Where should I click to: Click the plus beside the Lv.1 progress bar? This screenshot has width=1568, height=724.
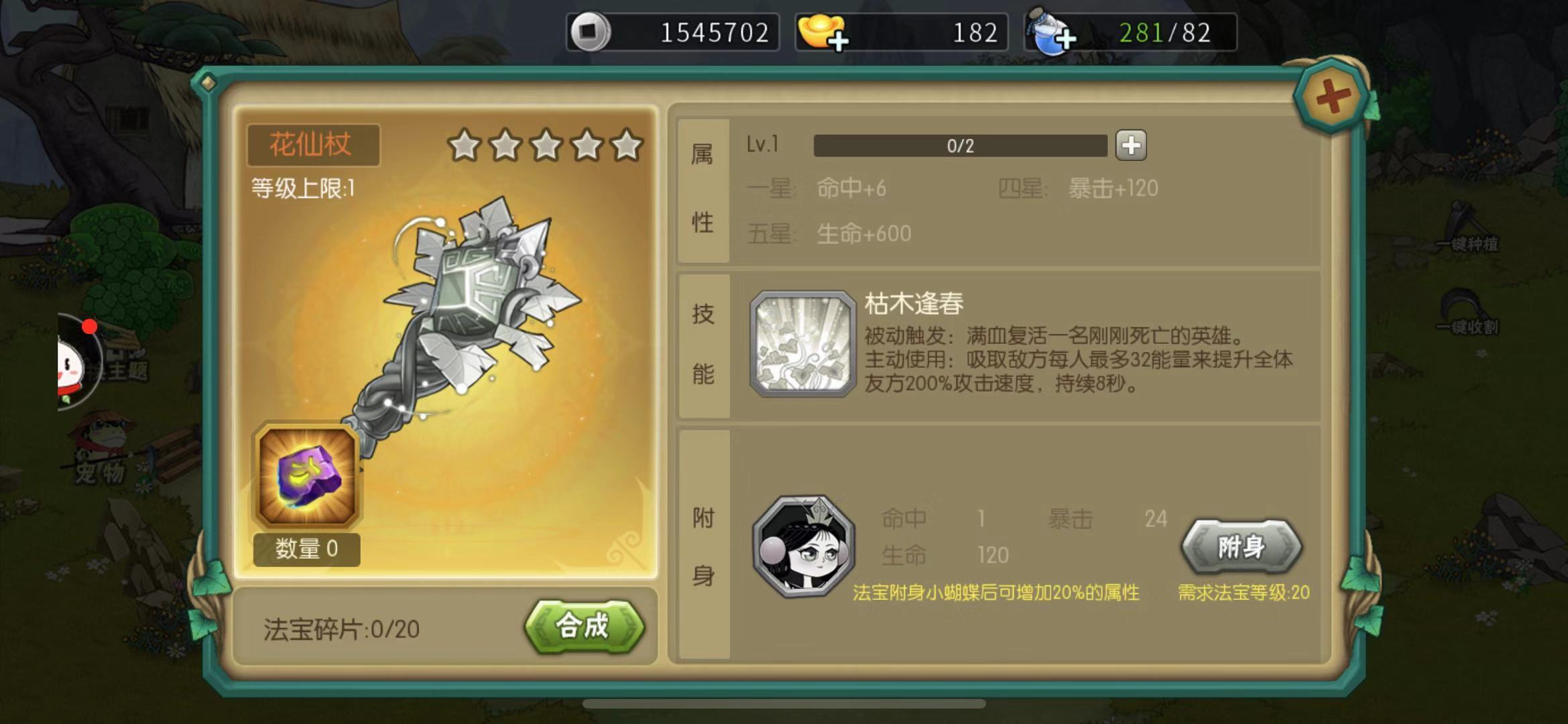(x=1132, y=145)
